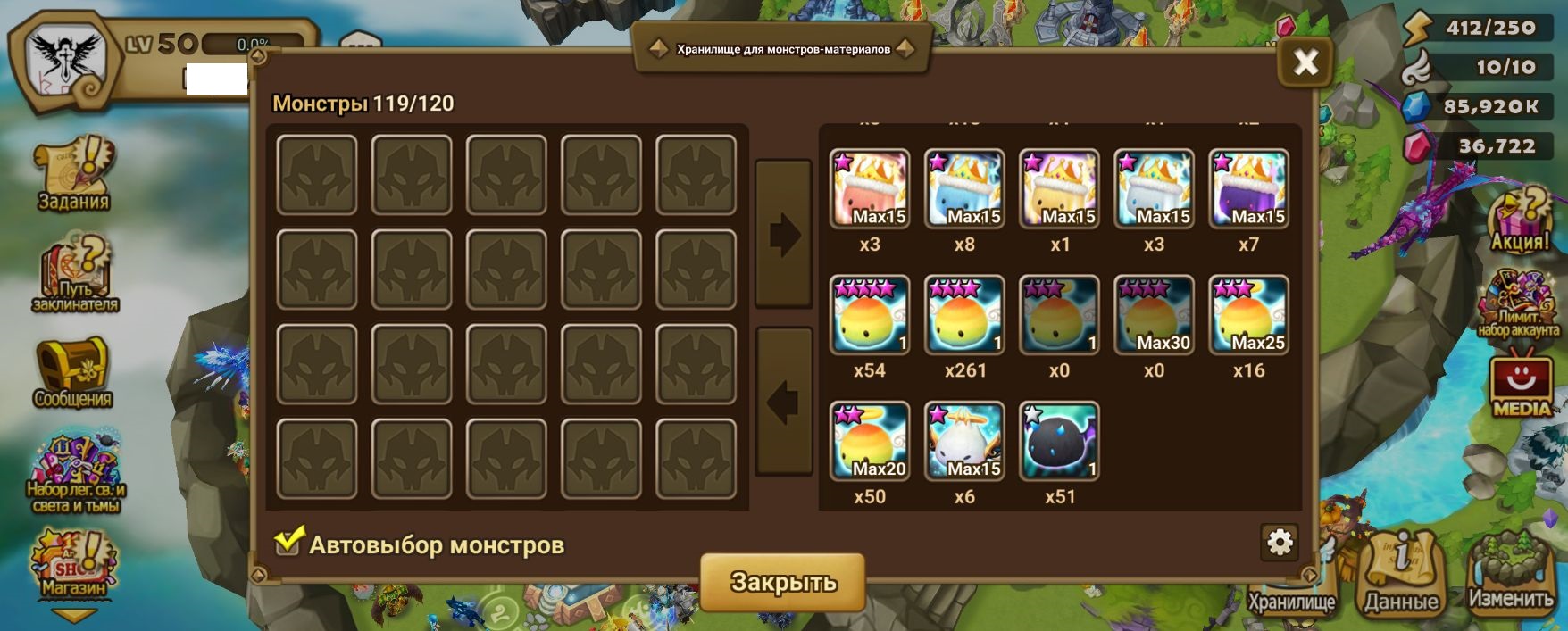Select the 4-star rainbowmon with x54
The image size is (1568, 631).
pos(870,315)
